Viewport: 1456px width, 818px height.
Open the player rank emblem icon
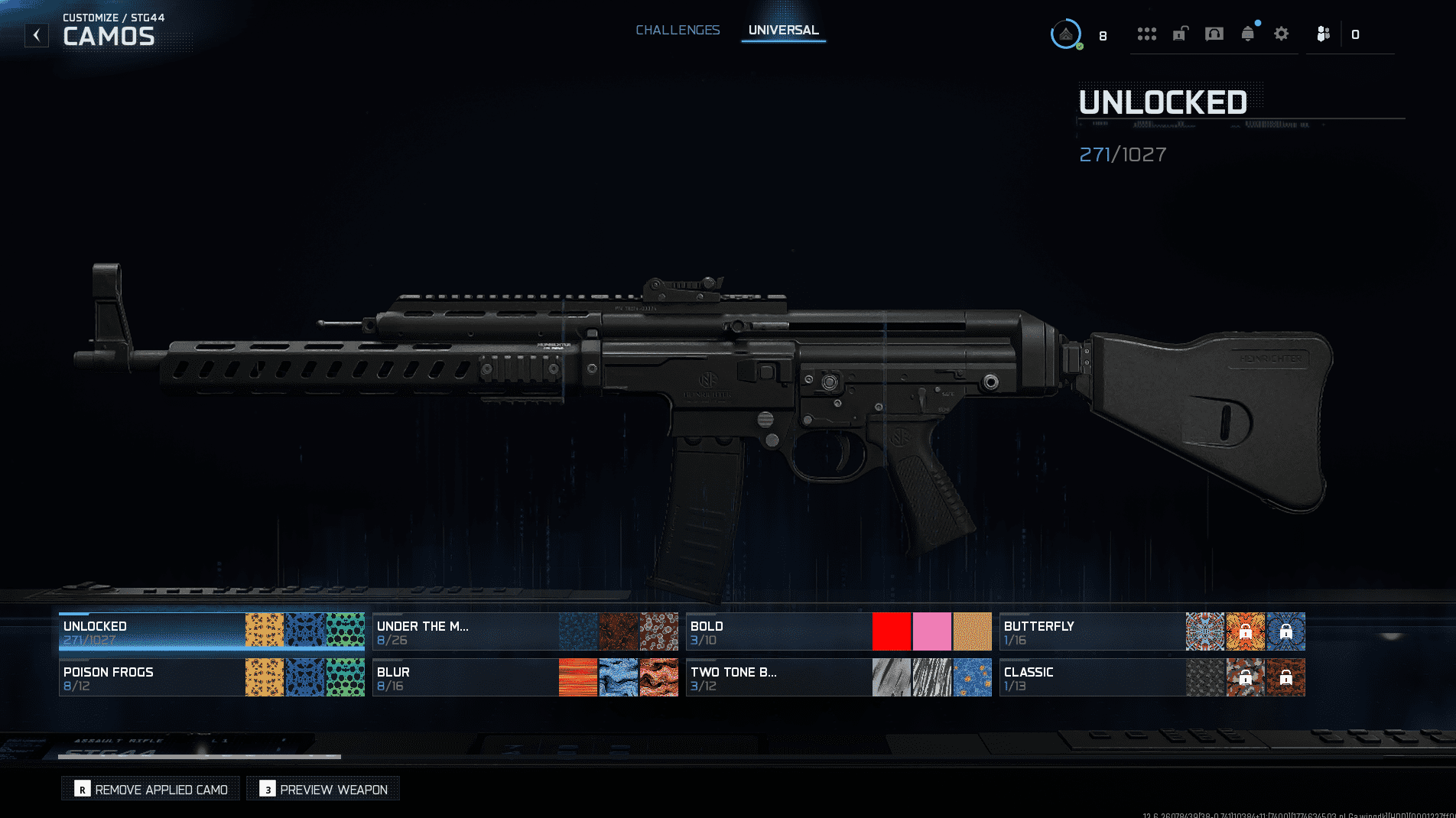pyautogui.click(x=1065, y=34)
